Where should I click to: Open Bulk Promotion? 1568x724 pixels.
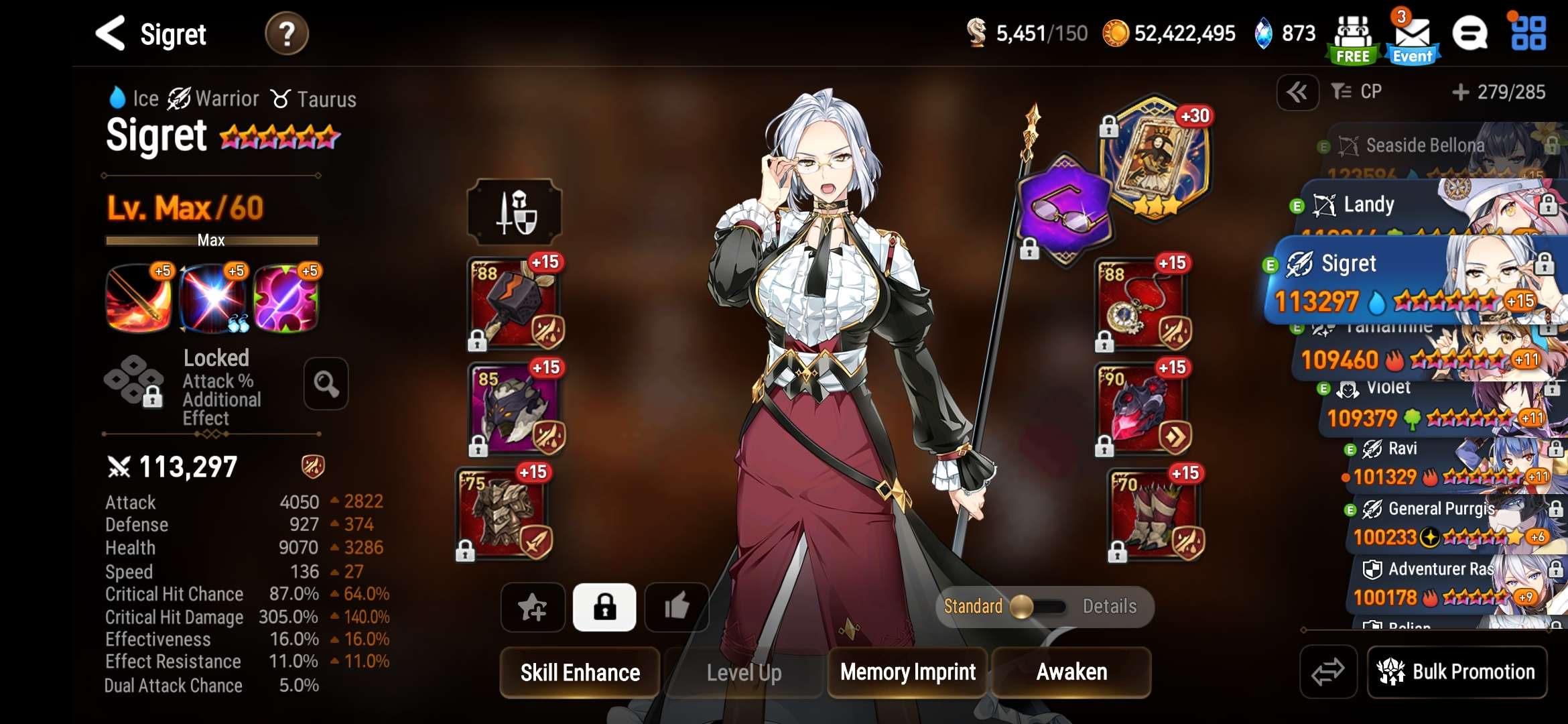[x=1457, y=672]
